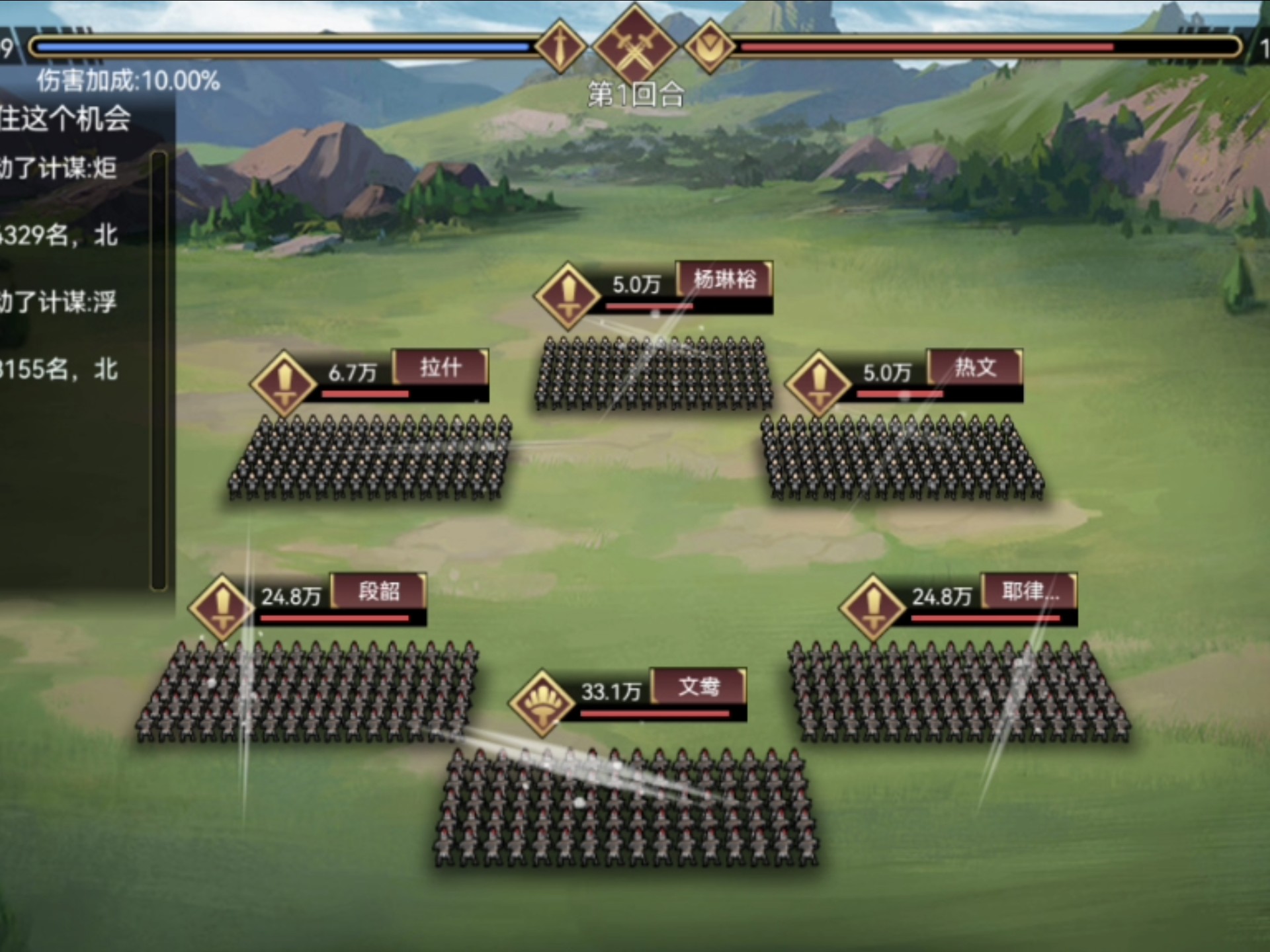The width and height of the screenshot is (1270, 952).
Task: Select the 拉什 unit name plate
Action: tap(441, 367)
